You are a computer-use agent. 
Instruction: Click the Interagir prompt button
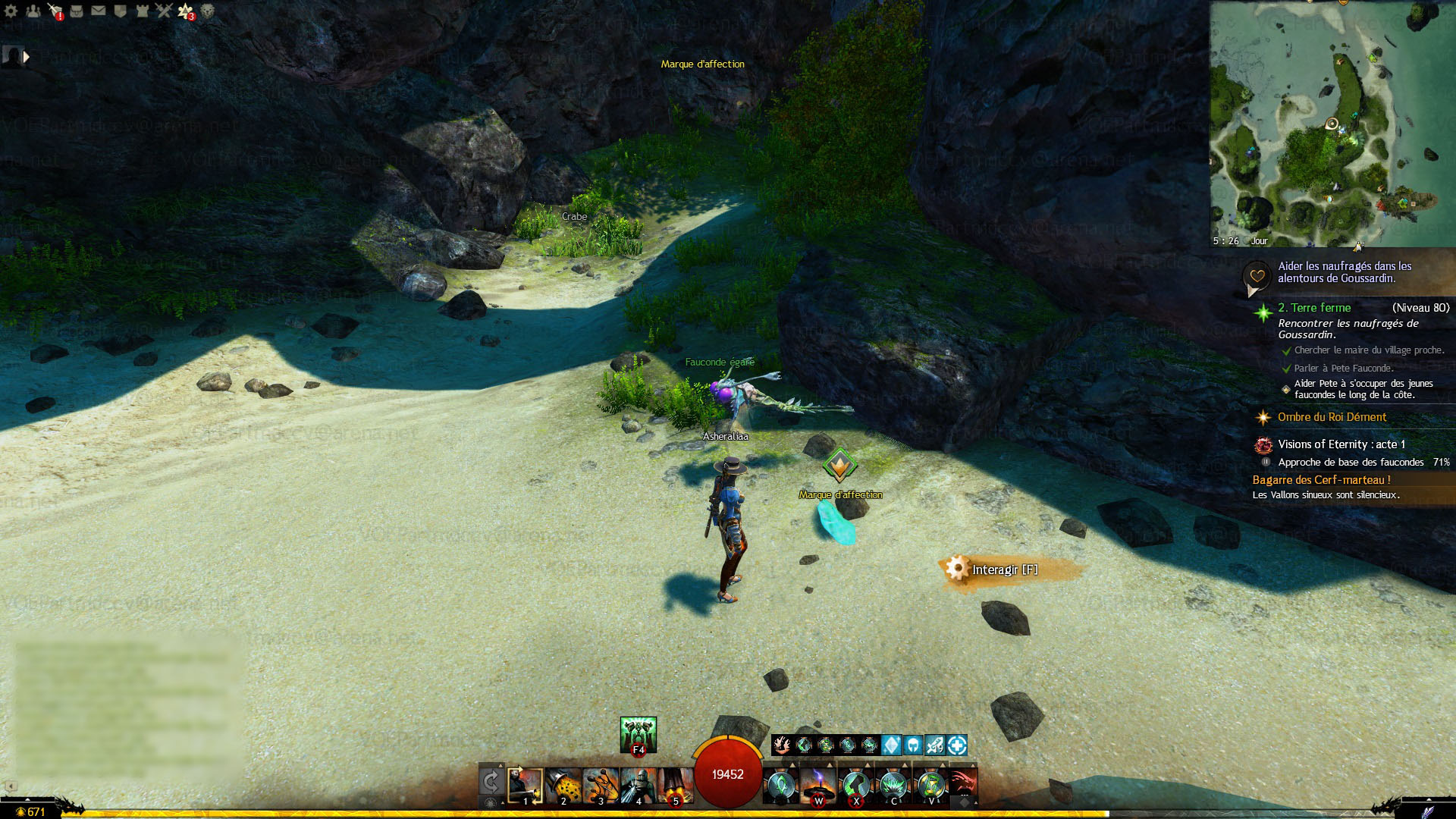pos(1005,570)
